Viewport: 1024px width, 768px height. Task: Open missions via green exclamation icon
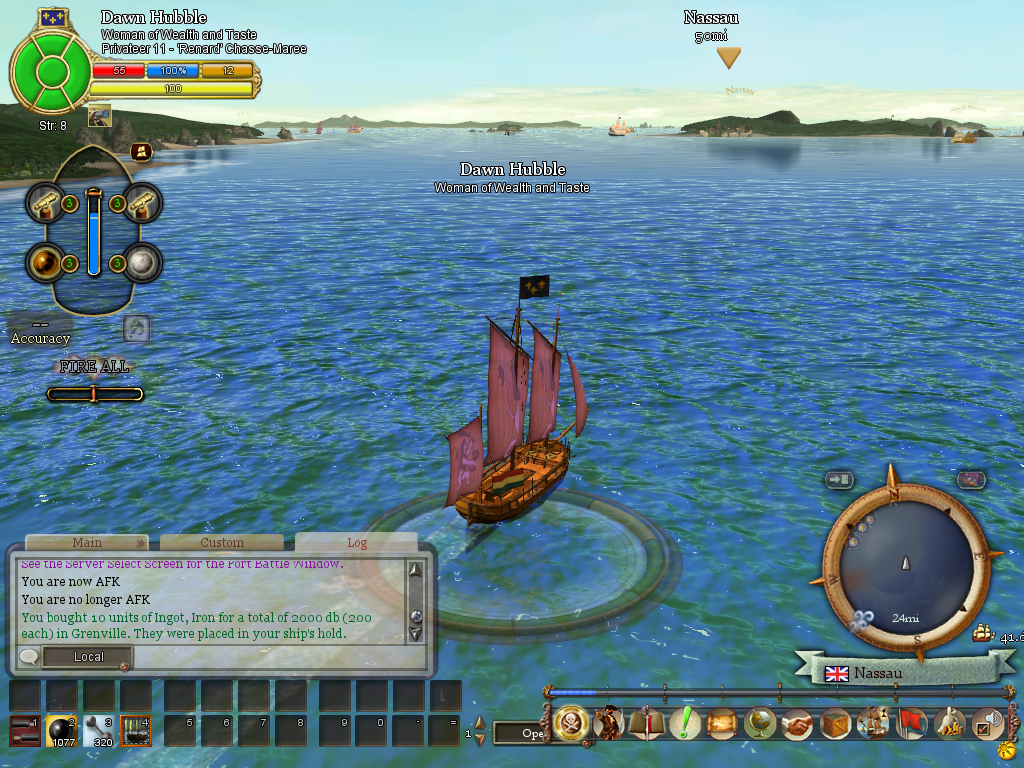(x=684, y=724)
